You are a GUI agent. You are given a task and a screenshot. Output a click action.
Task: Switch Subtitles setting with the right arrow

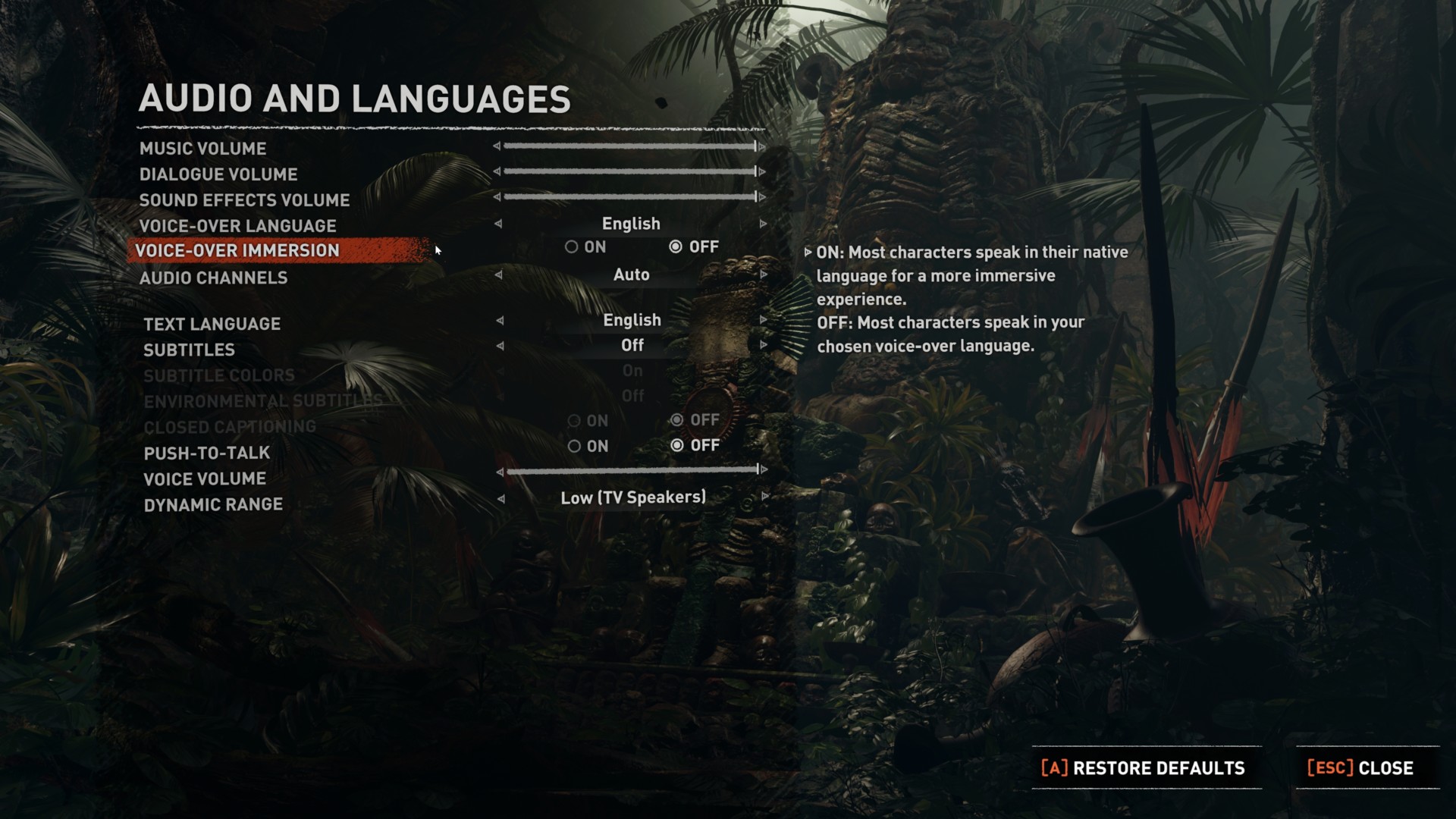[764, 346]
